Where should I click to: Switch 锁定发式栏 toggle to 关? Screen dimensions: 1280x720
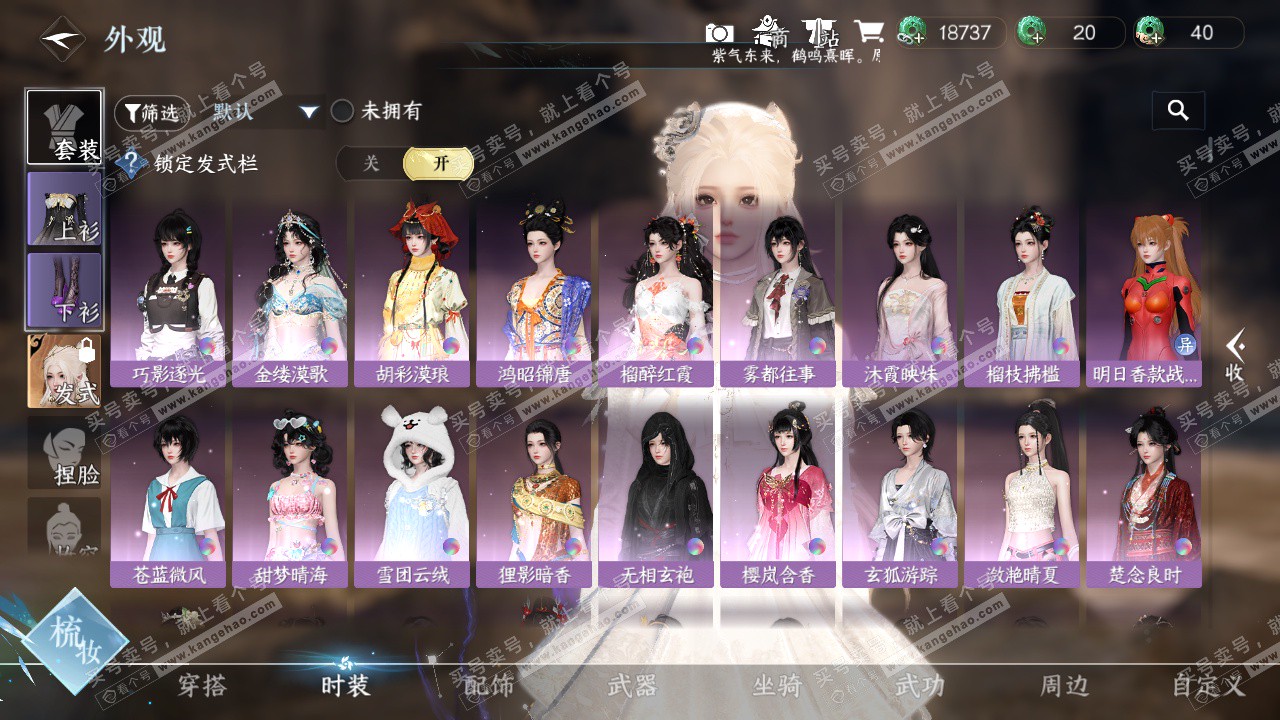click(x=371, y=164)
